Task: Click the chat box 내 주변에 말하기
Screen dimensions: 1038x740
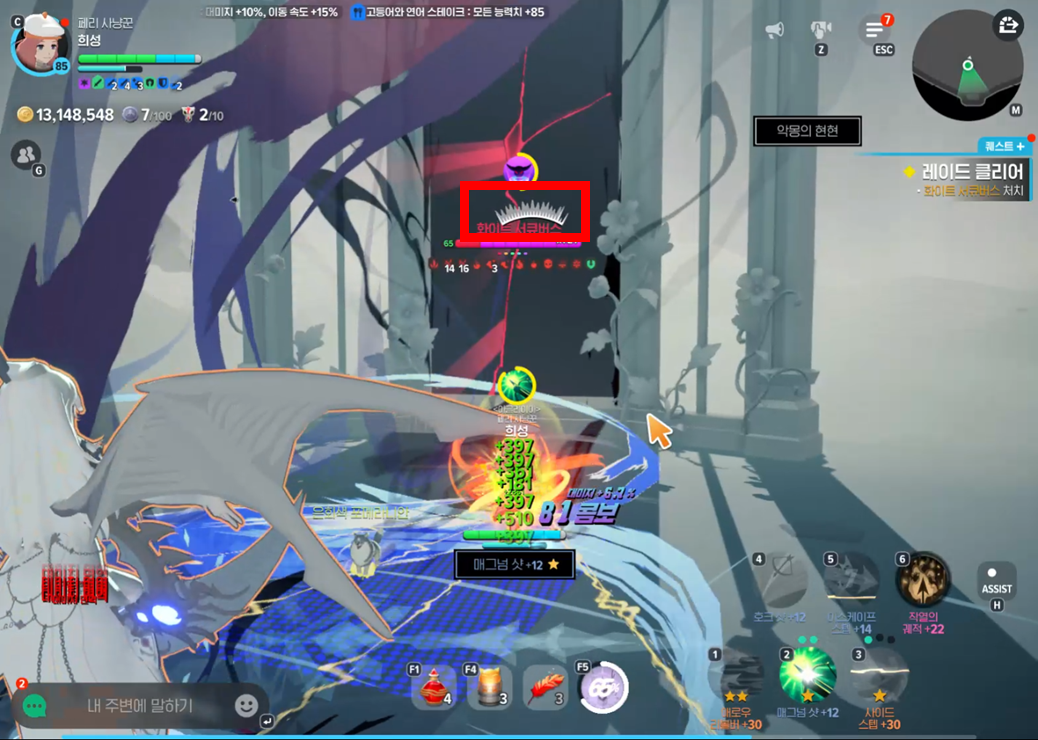Action: [140, 706]
